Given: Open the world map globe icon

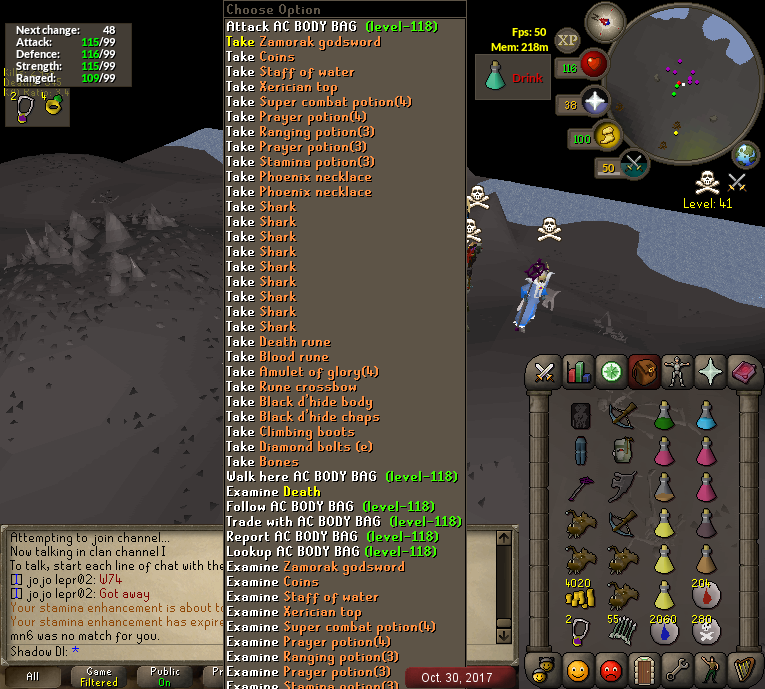Looking at the screenshot, I should 745,155.
